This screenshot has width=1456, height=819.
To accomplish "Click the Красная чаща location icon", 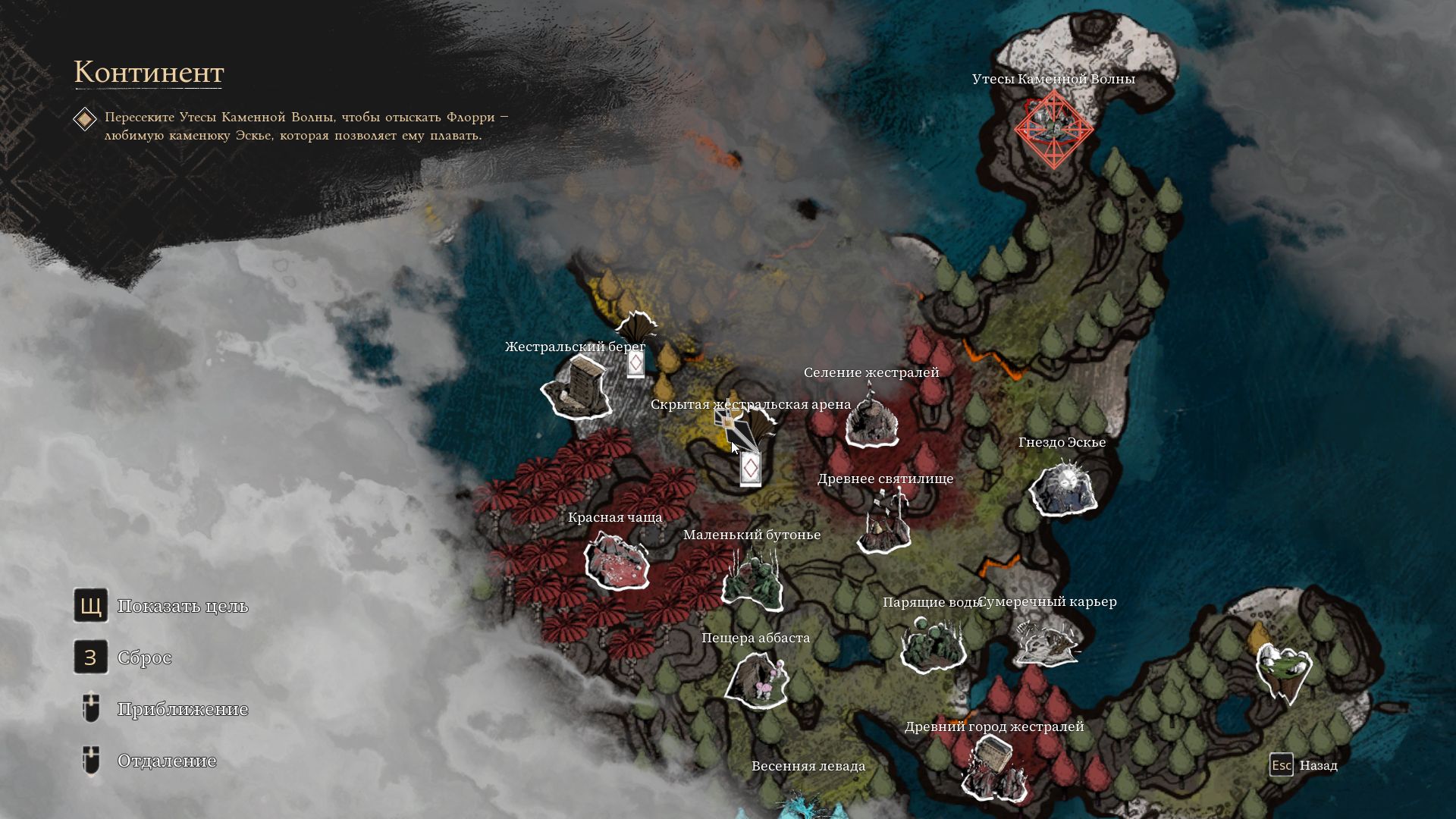I will coord(617,560).
